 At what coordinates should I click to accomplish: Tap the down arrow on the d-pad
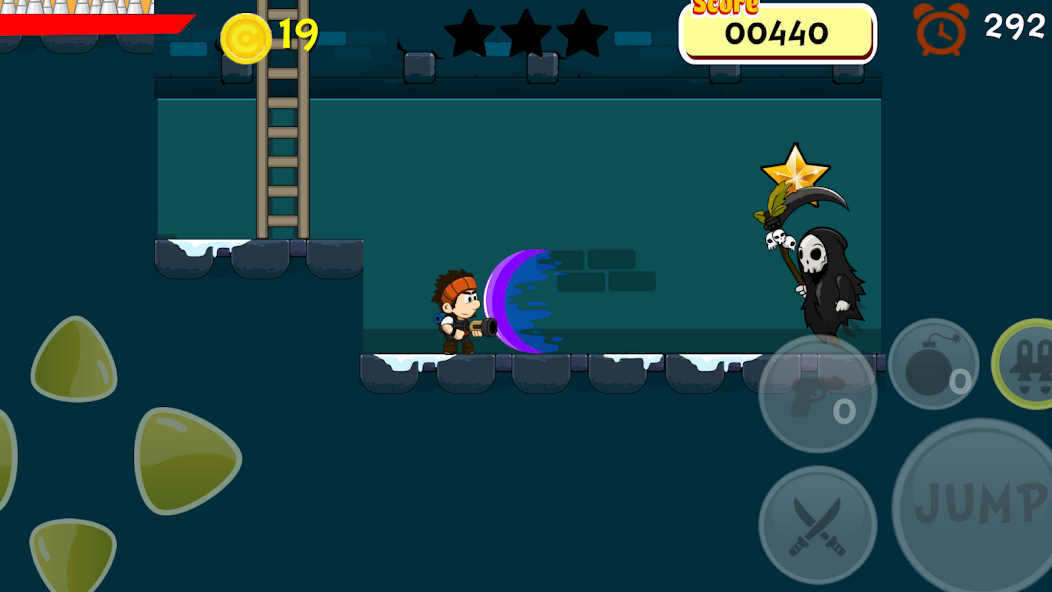pos(74,554)
